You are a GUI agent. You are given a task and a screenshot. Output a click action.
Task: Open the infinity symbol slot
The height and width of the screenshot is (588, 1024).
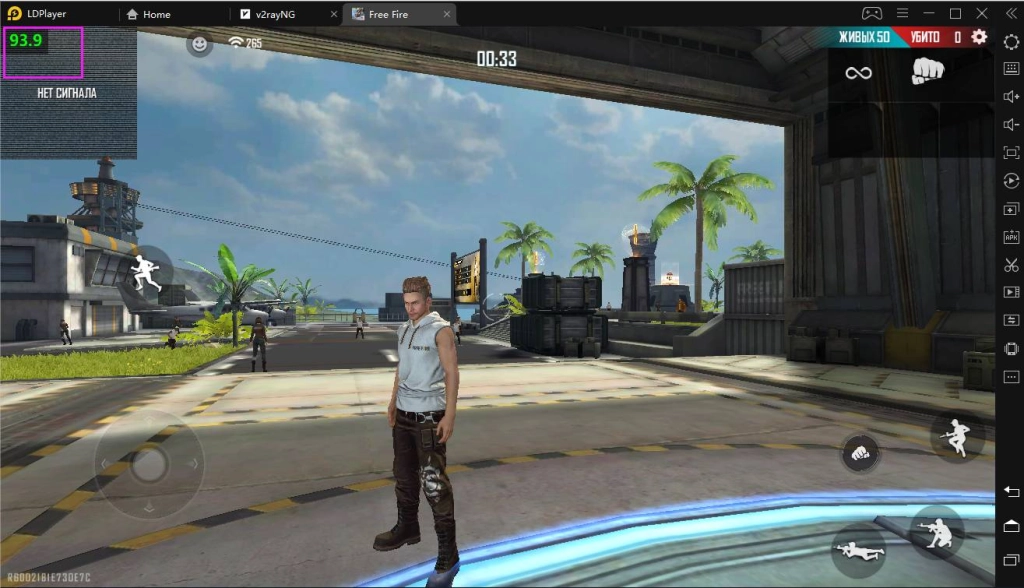pos(858,72)
